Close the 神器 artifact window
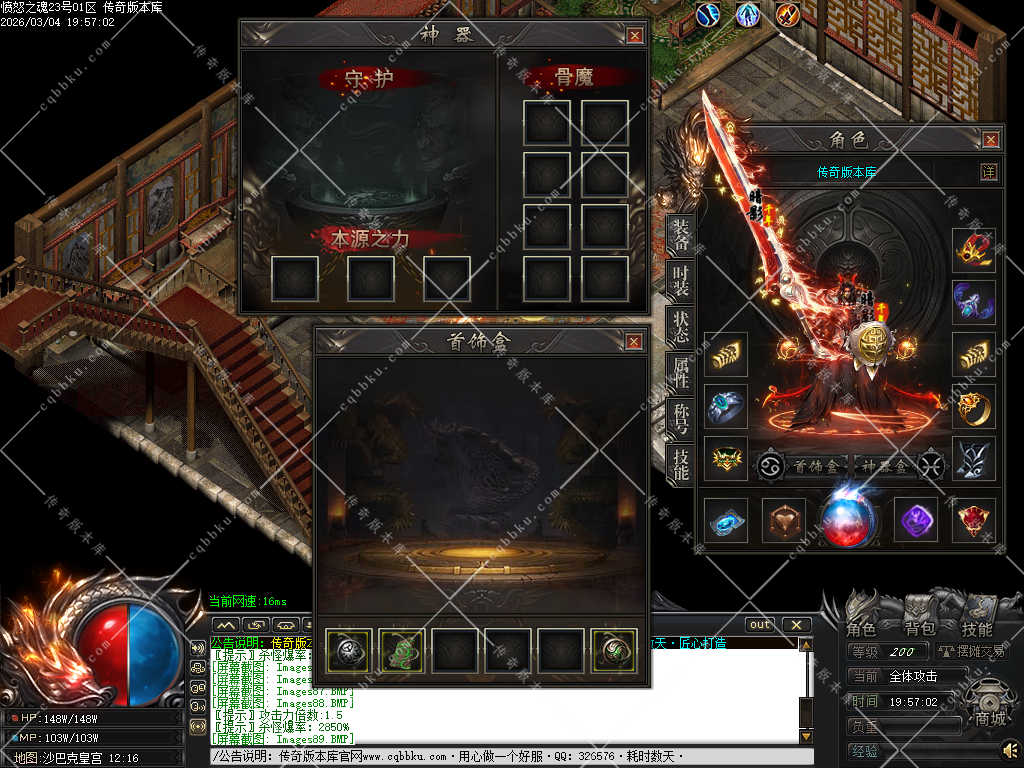 [635, 36]
